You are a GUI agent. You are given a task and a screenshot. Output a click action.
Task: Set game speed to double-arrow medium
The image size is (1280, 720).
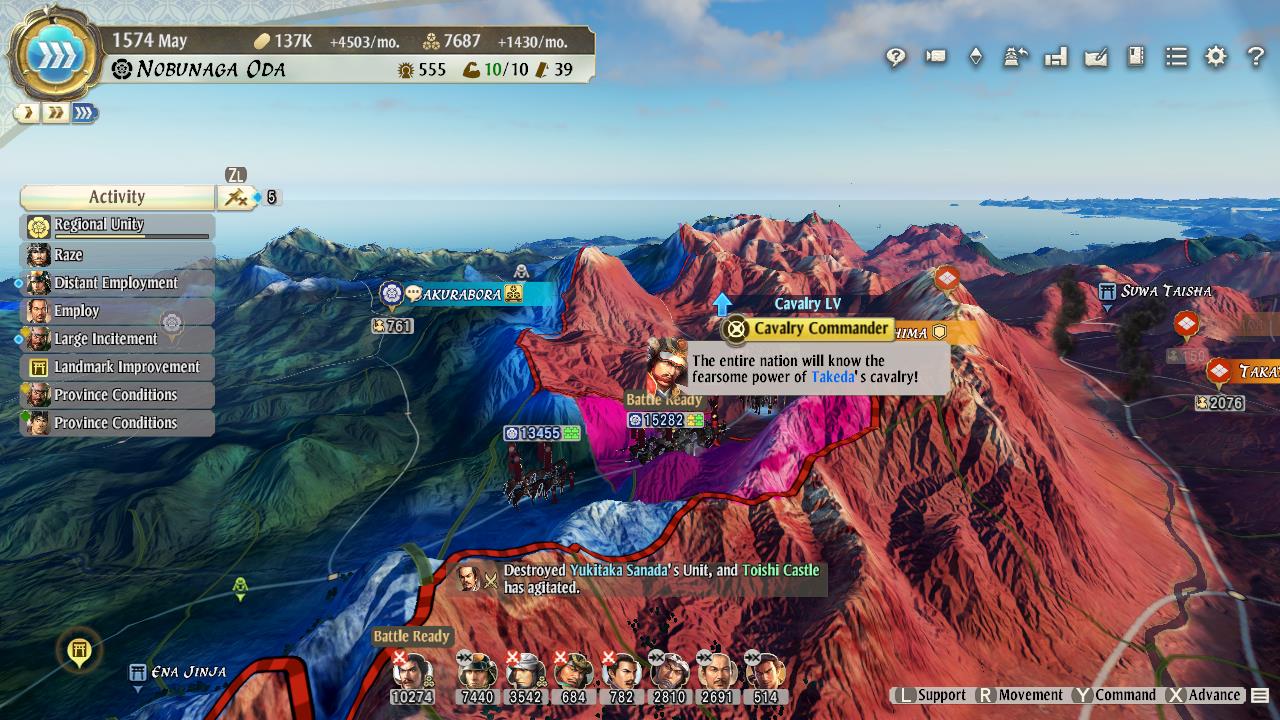(55, 113)
